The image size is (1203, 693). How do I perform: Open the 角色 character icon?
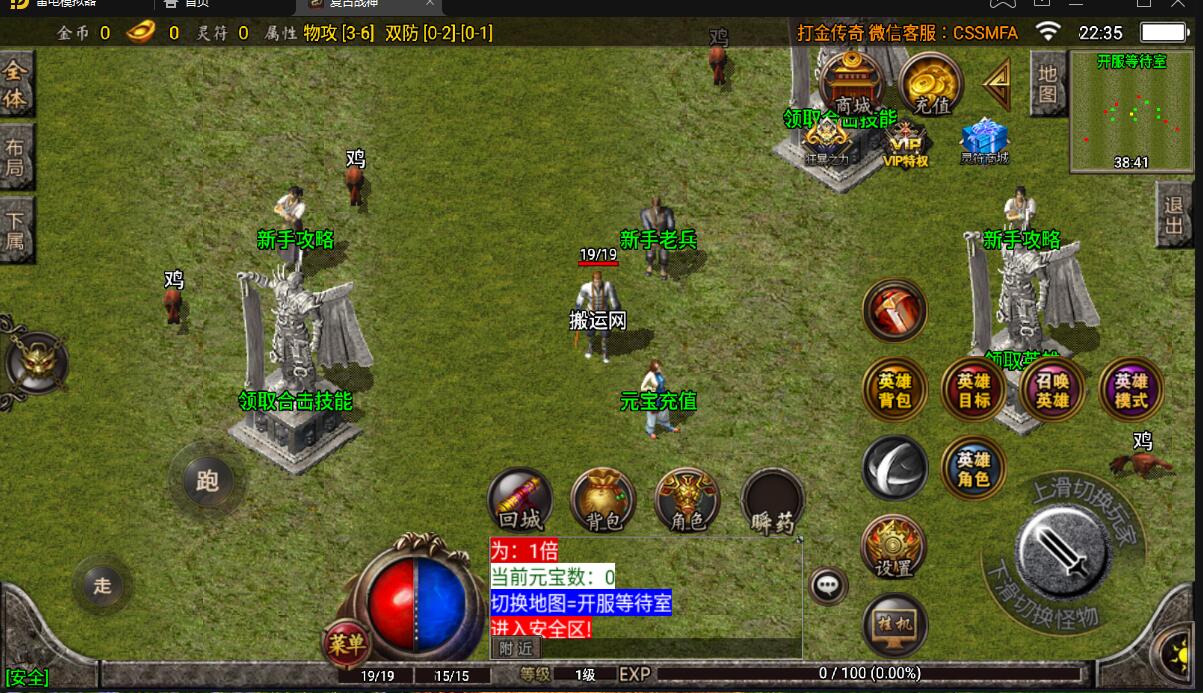click(x=687, y=500)
